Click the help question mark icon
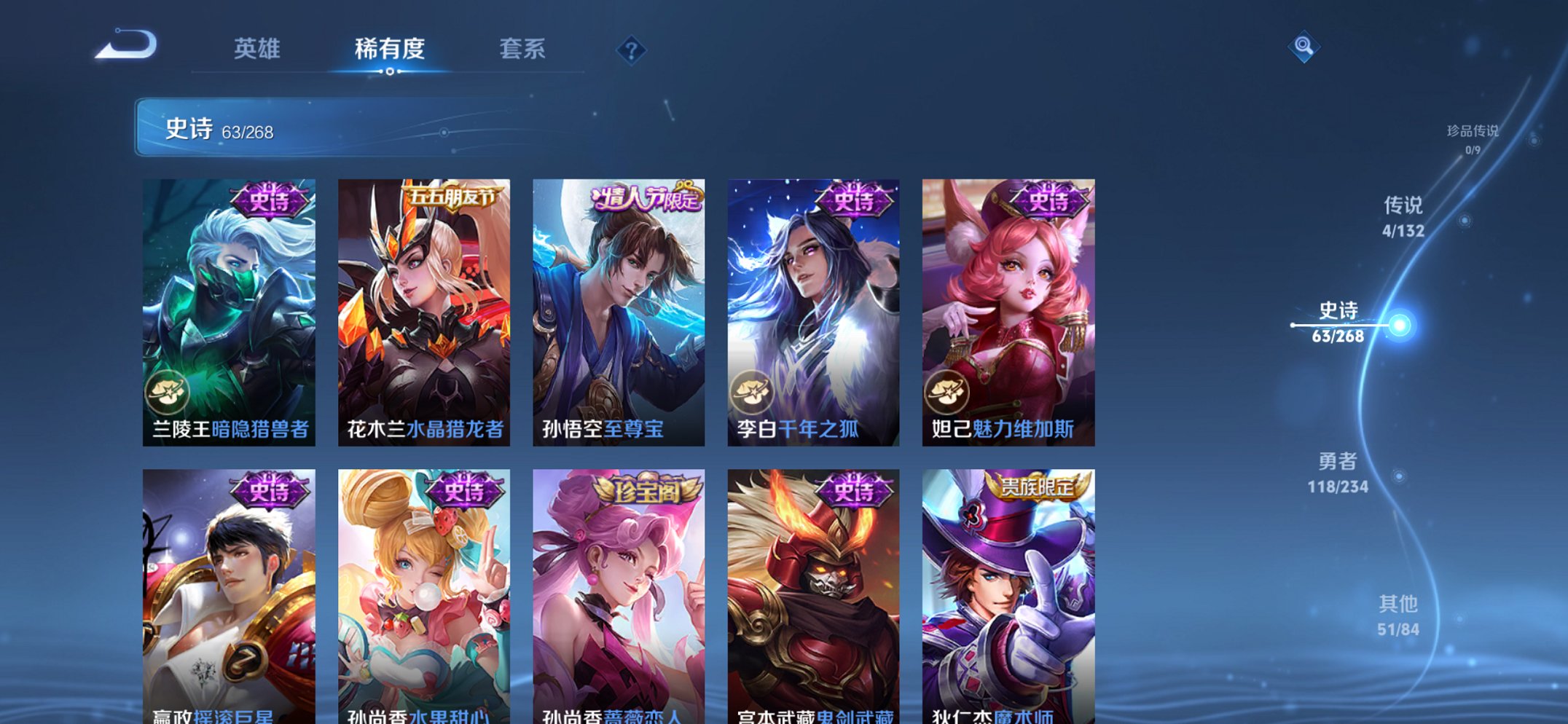 632,50
